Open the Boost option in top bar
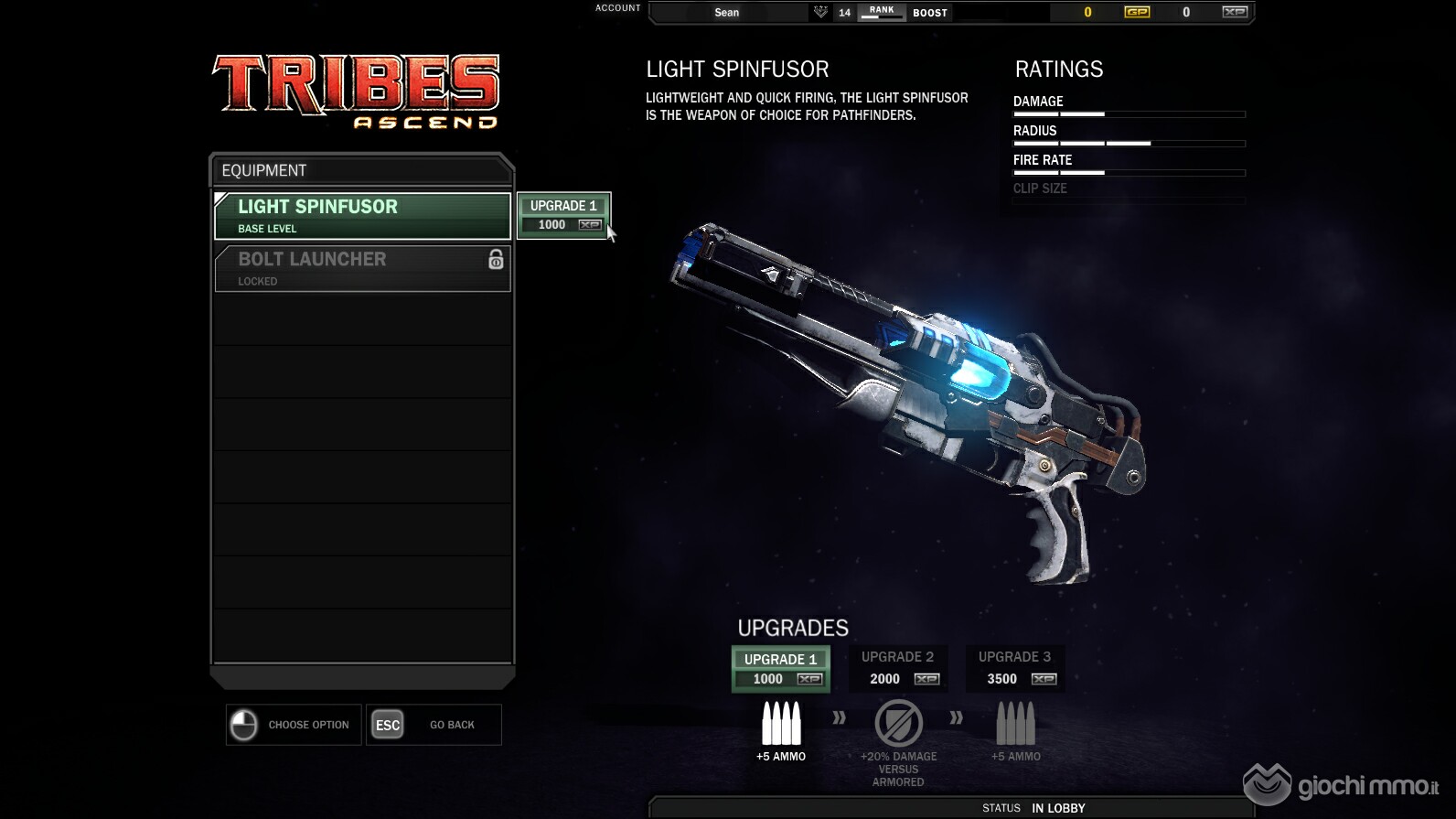Viewport: 1456px width, 819px height. (930, 13)
